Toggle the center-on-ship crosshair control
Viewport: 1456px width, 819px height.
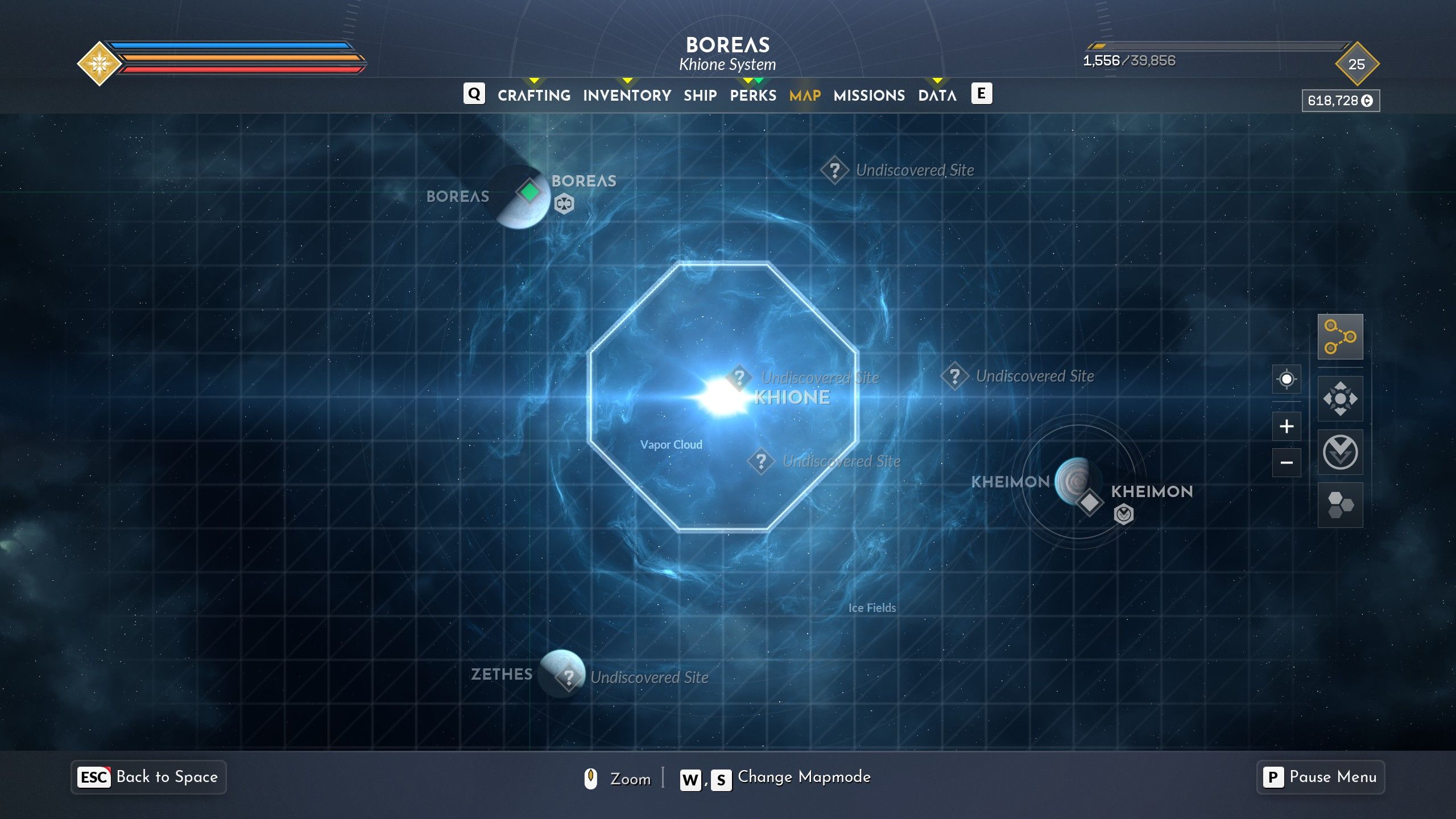tap(1288, 378)
